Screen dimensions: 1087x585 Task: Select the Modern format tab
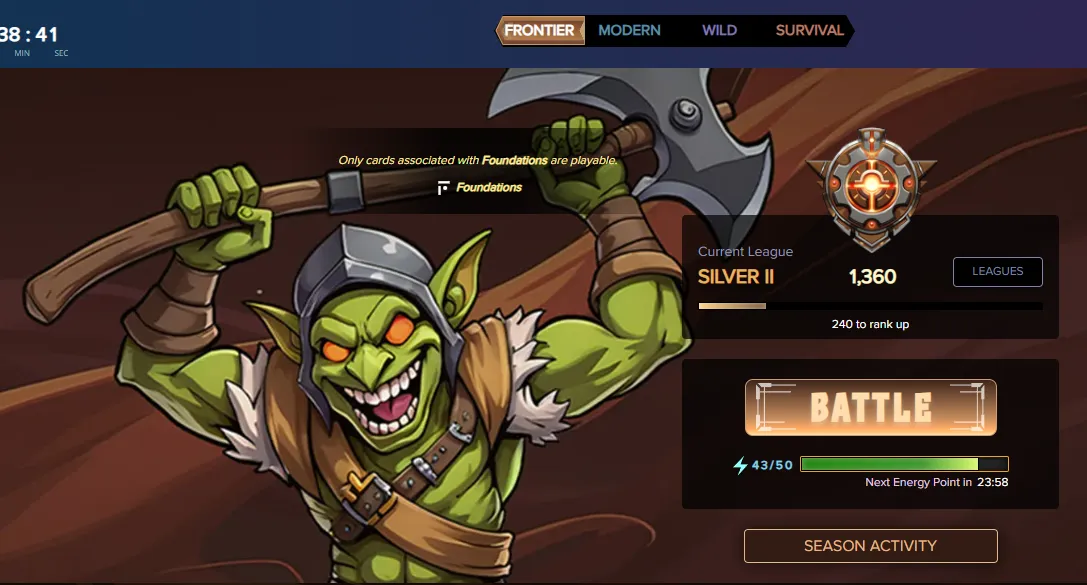click(629, 30)
